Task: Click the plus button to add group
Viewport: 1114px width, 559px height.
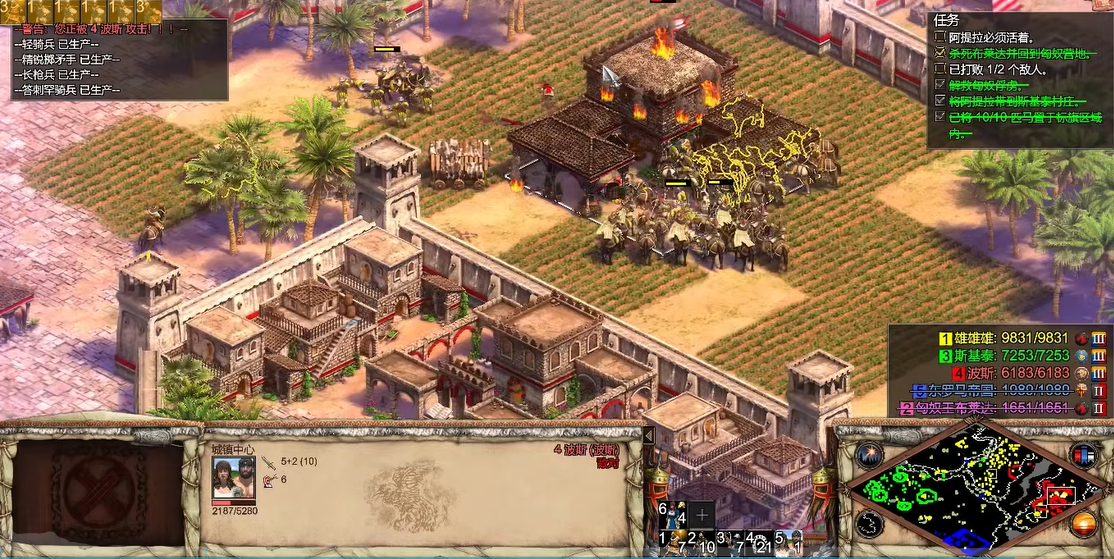Action: coord(703,514)
